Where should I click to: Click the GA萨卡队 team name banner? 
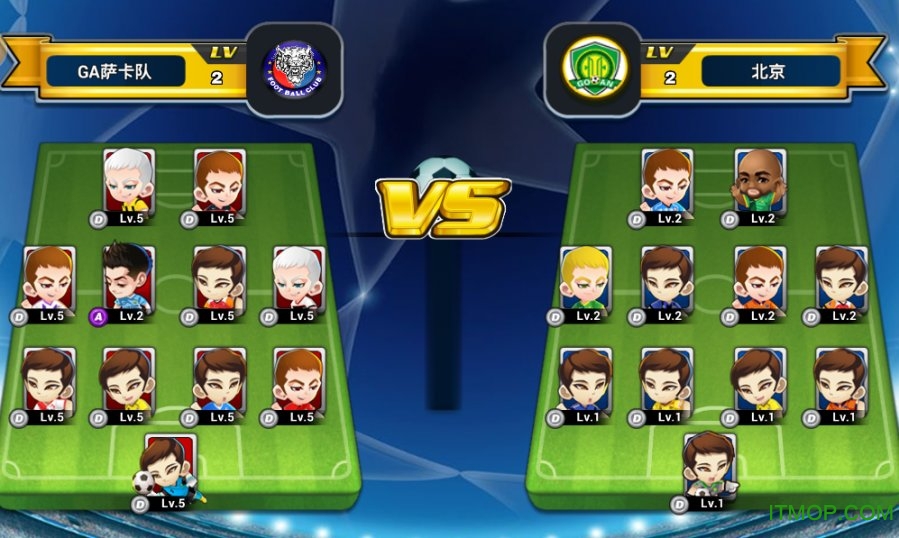coord(117,71)
